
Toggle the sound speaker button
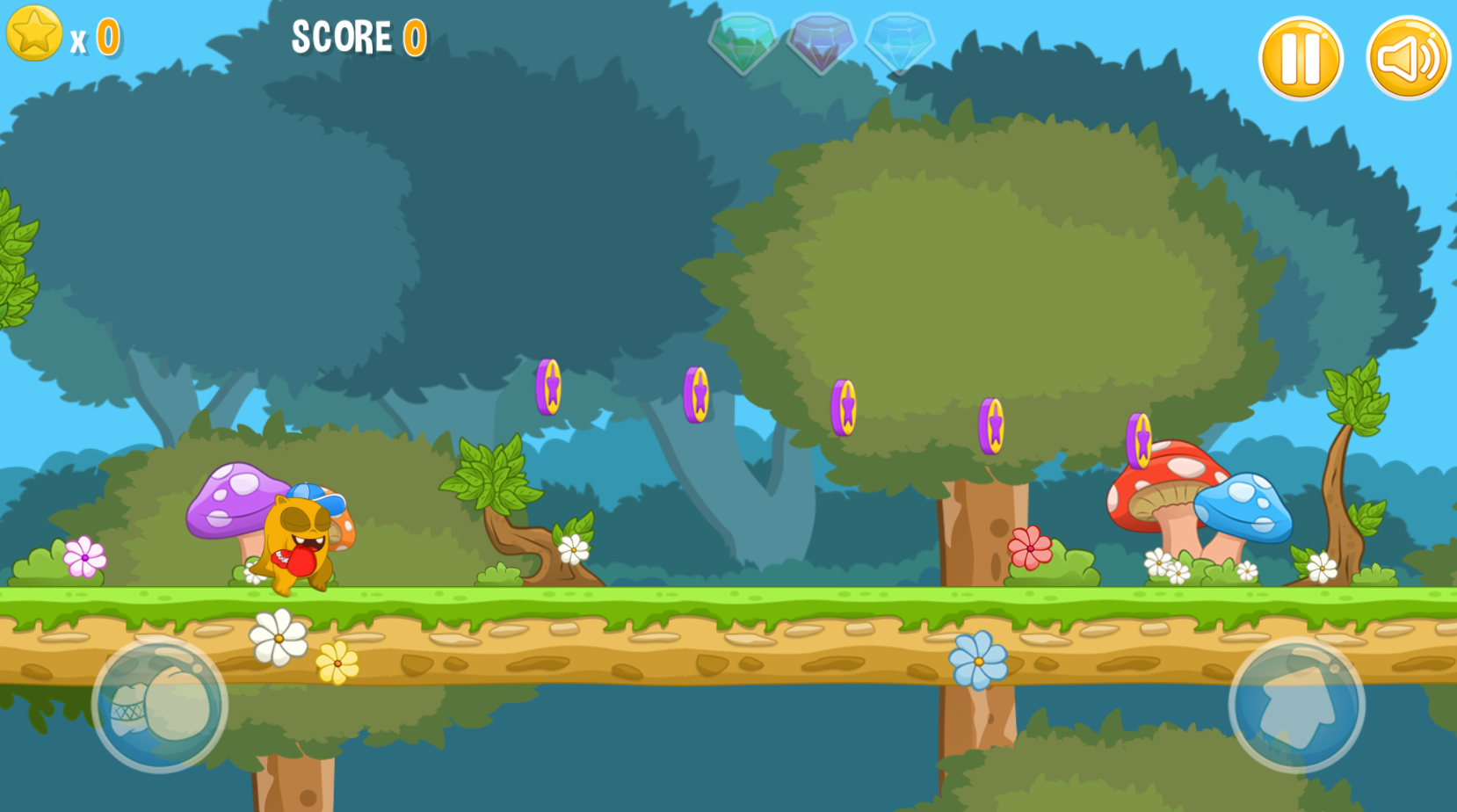(1408, 59)
